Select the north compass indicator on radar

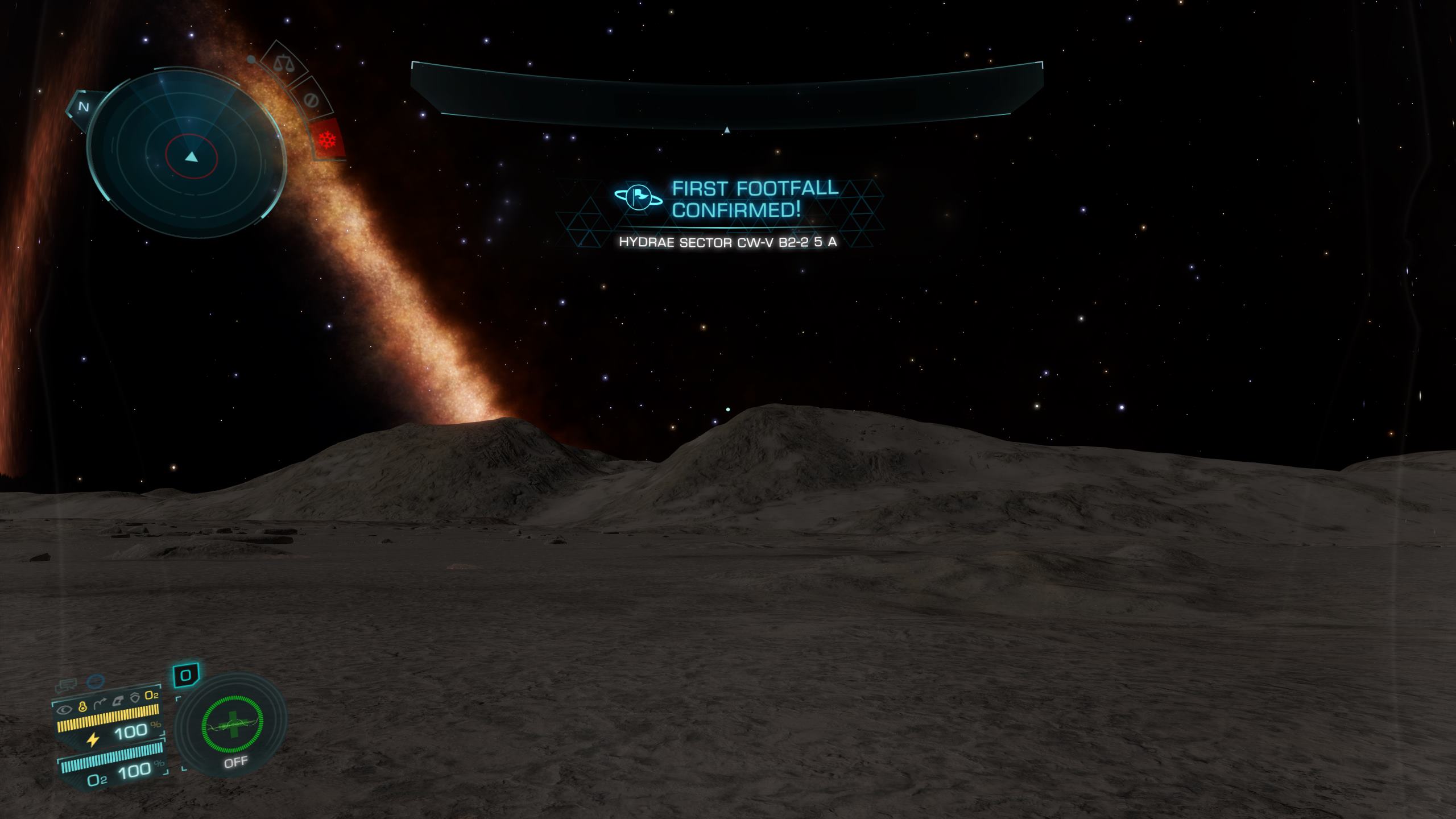pos(84,106)
